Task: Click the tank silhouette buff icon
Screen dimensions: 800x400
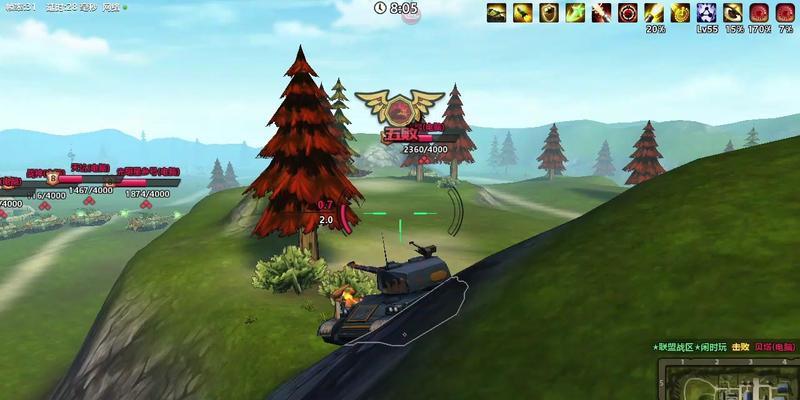Action: pos(496,13)
